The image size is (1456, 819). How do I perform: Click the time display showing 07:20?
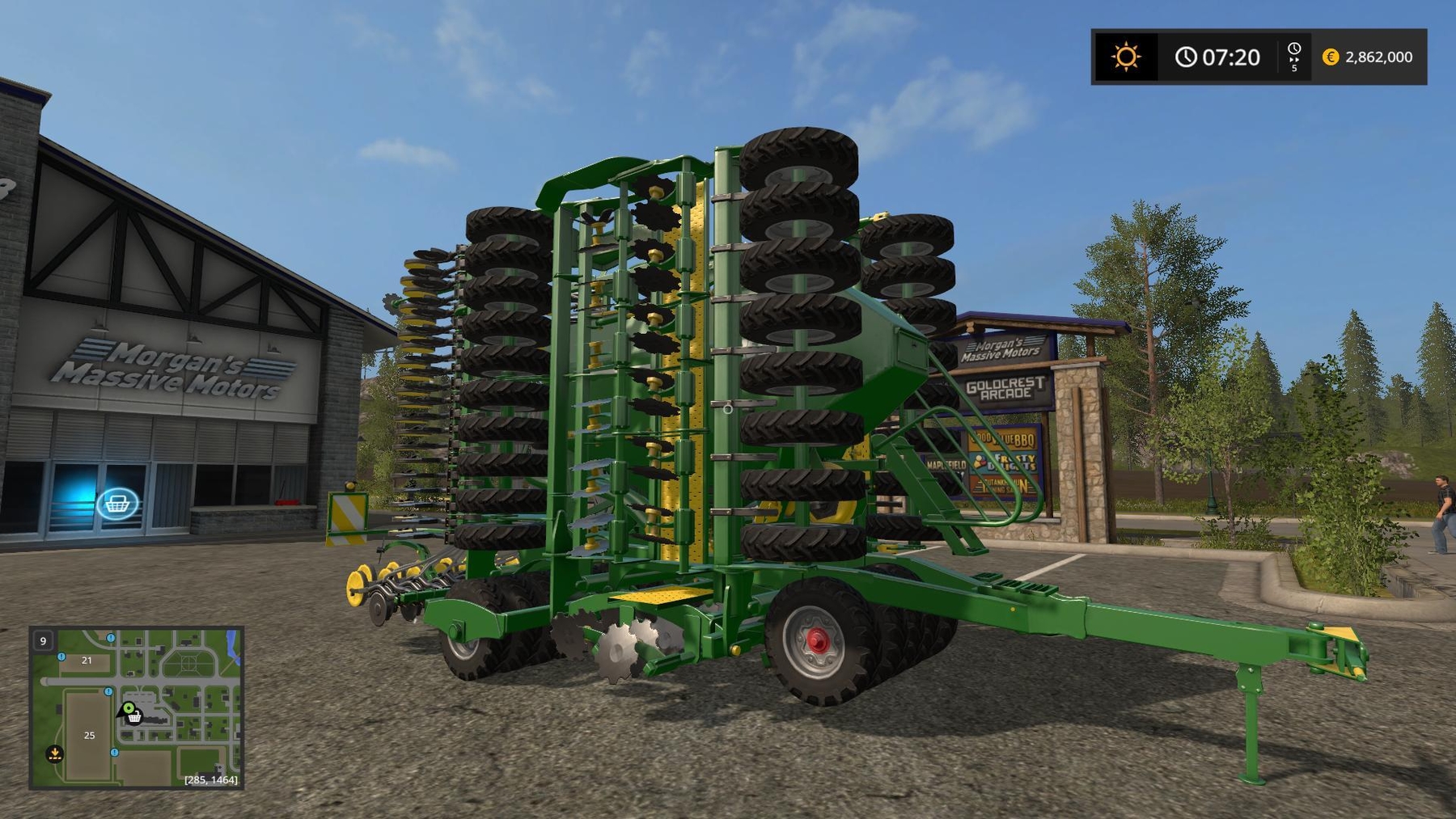coord(1230,56)
